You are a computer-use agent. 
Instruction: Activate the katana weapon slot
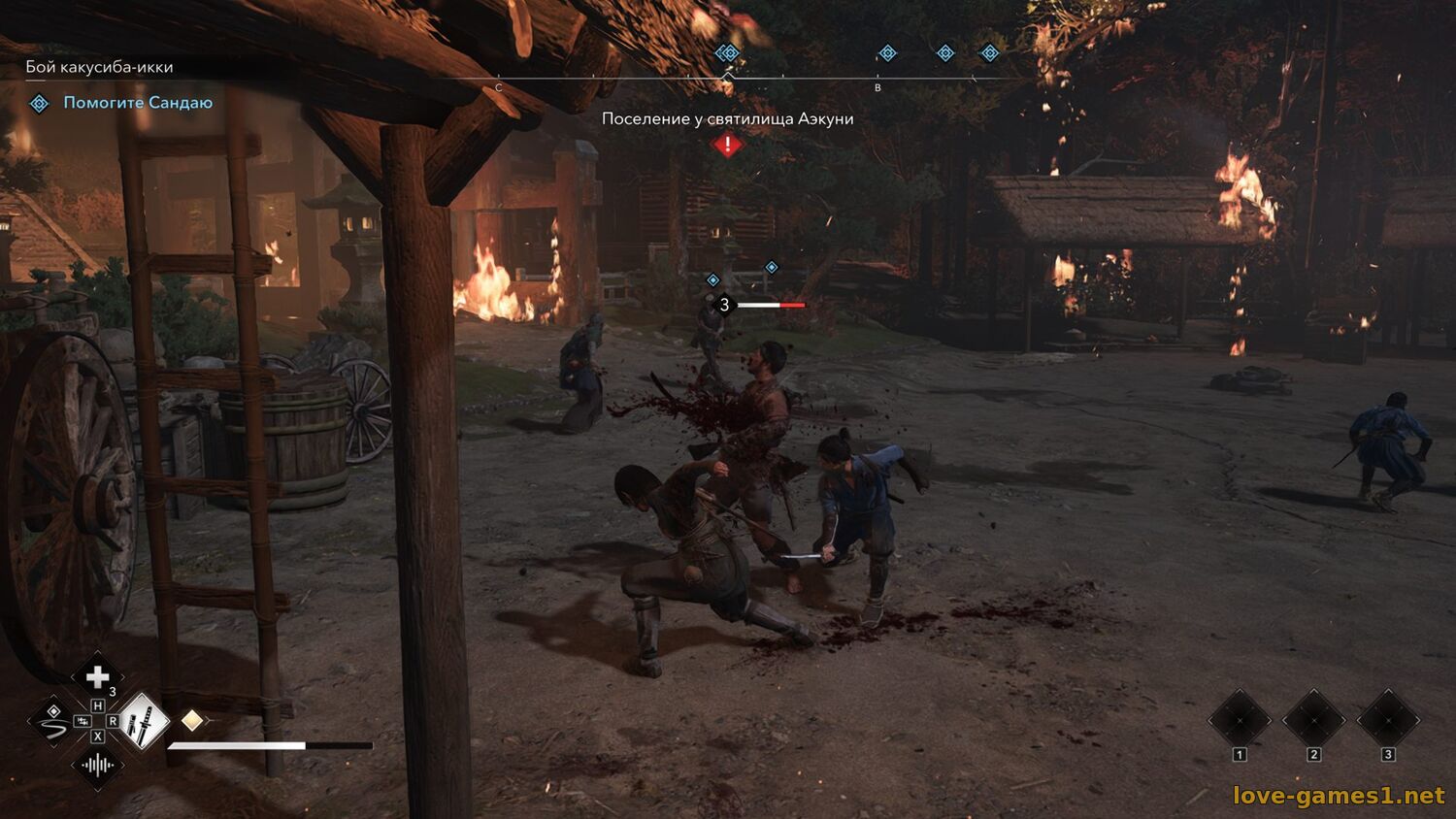tap(142, 721)
